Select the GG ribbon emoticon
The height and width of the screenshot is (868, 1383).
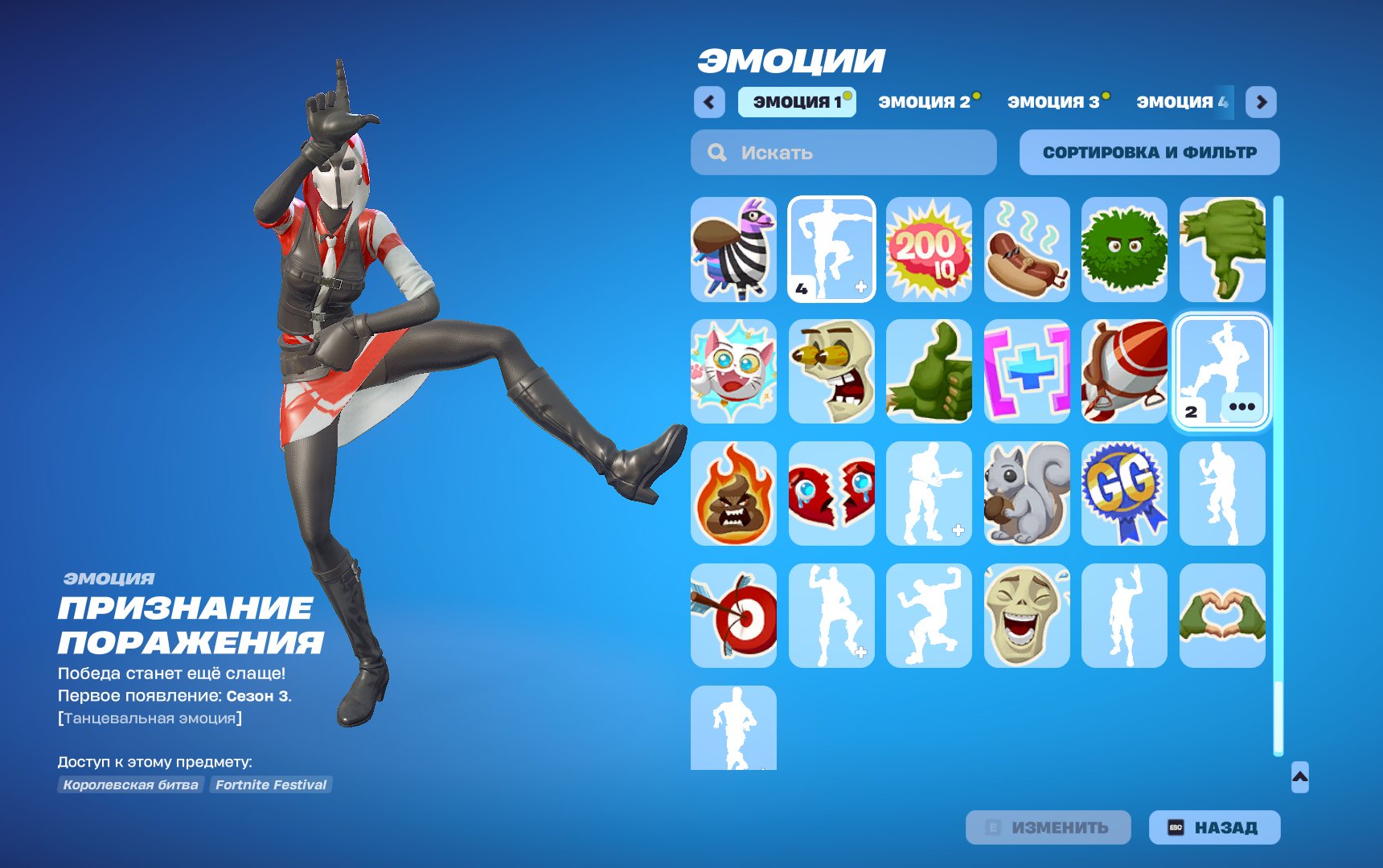[x=1124, y=493]
